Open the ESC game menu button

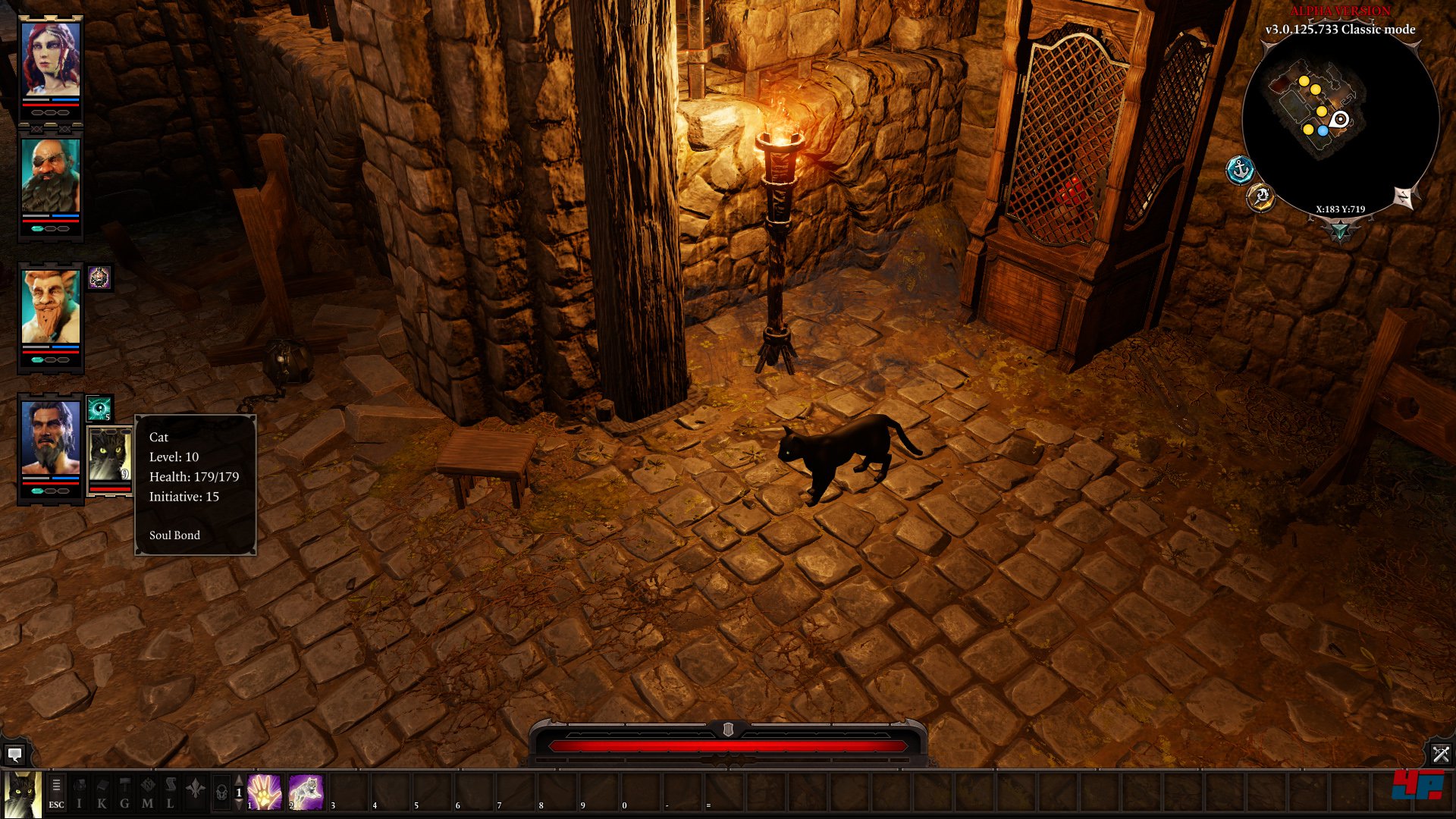pyautogui.click(x=56, y=793)
